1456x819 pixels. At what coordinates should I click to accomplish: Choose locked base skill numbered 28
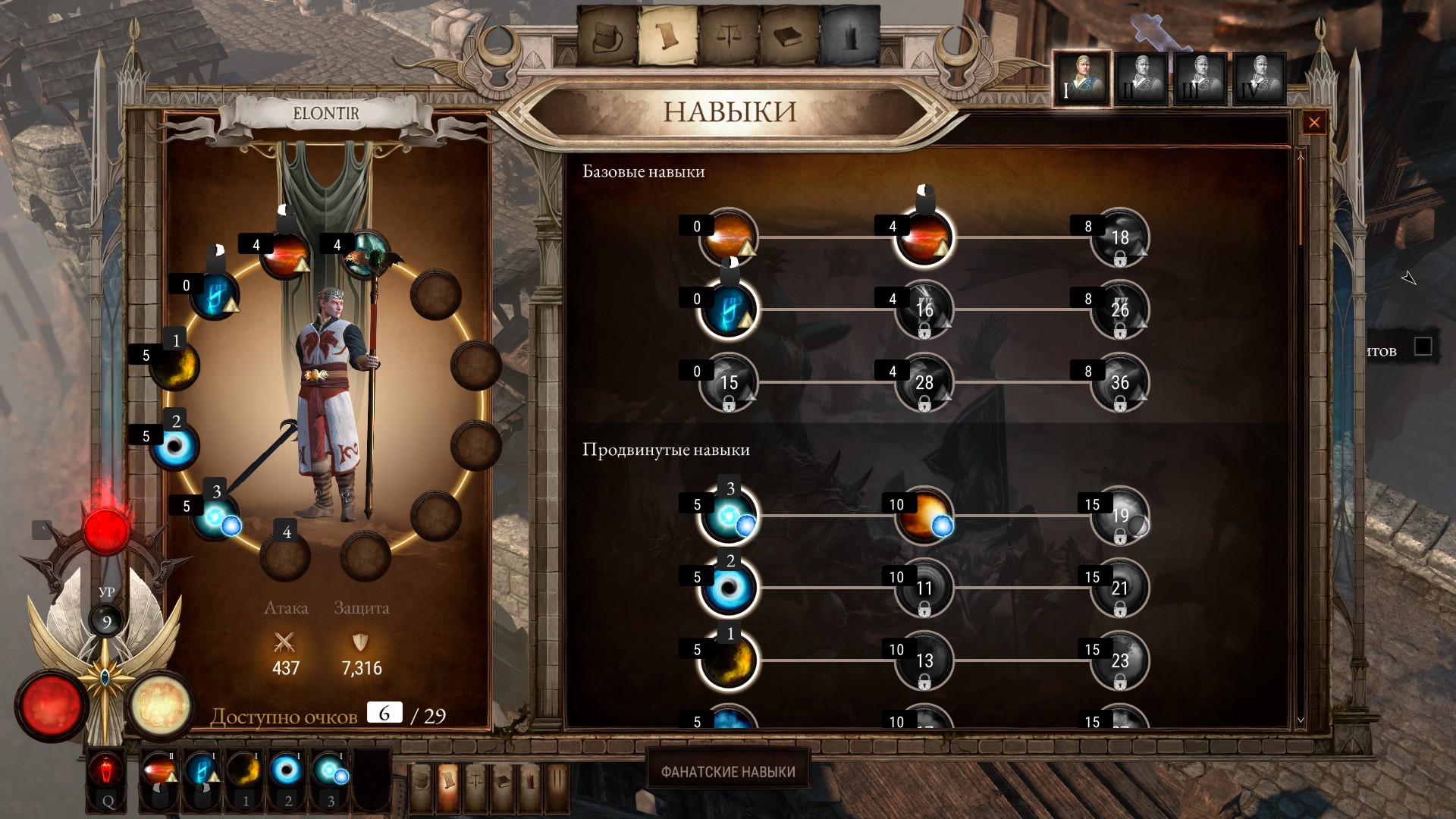[924, 383]
